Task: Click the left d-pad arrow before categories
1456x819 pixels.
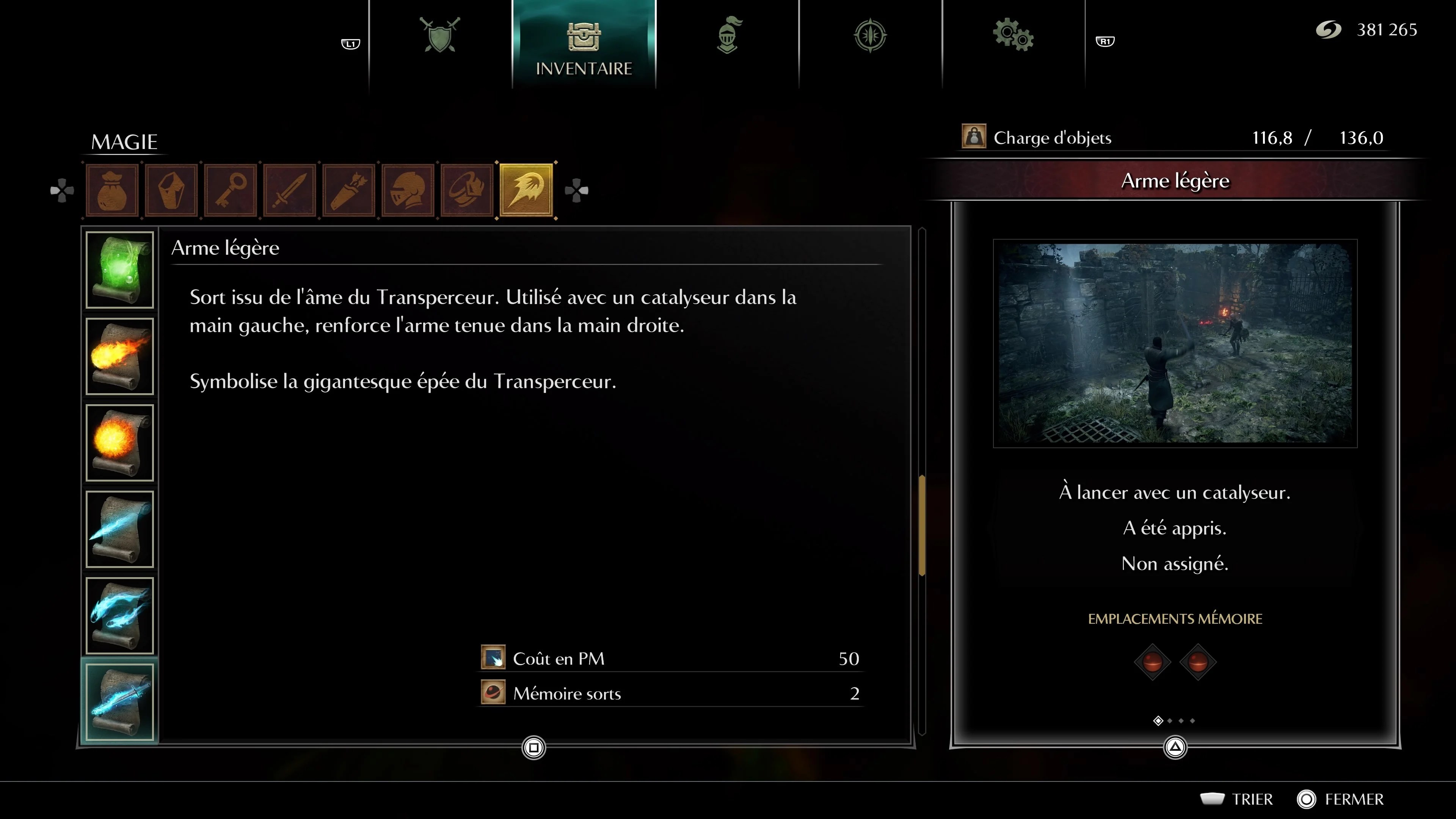Action: 62,190
